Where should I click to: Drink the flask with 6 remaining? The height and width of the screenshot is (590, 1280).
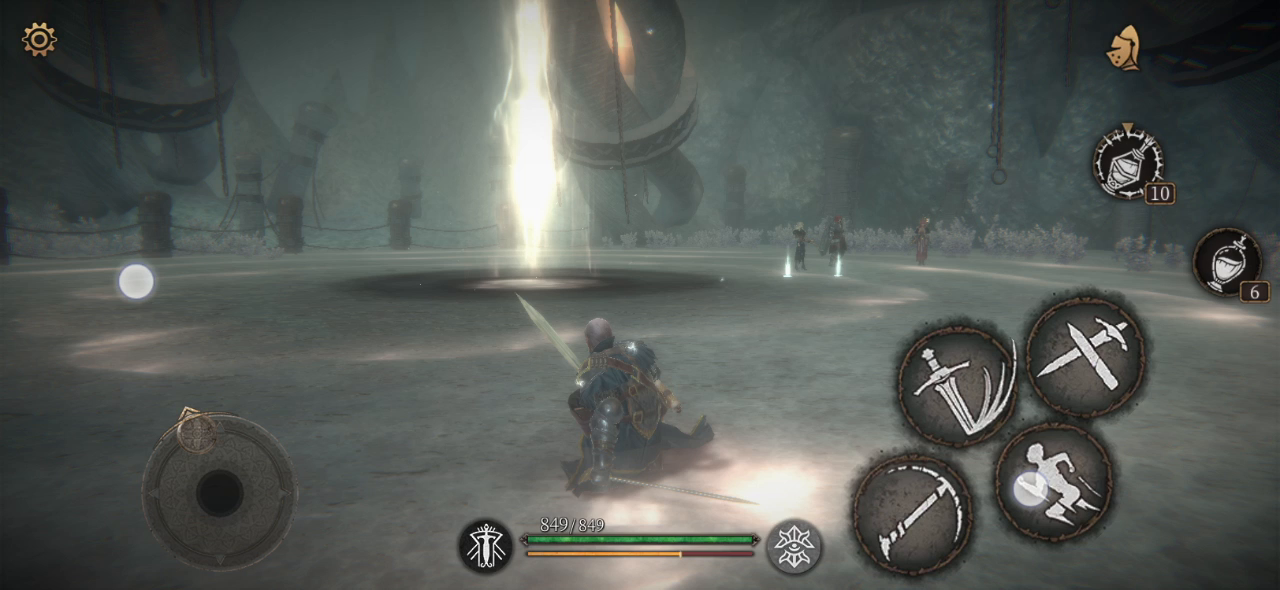[x=1227, y=262]
